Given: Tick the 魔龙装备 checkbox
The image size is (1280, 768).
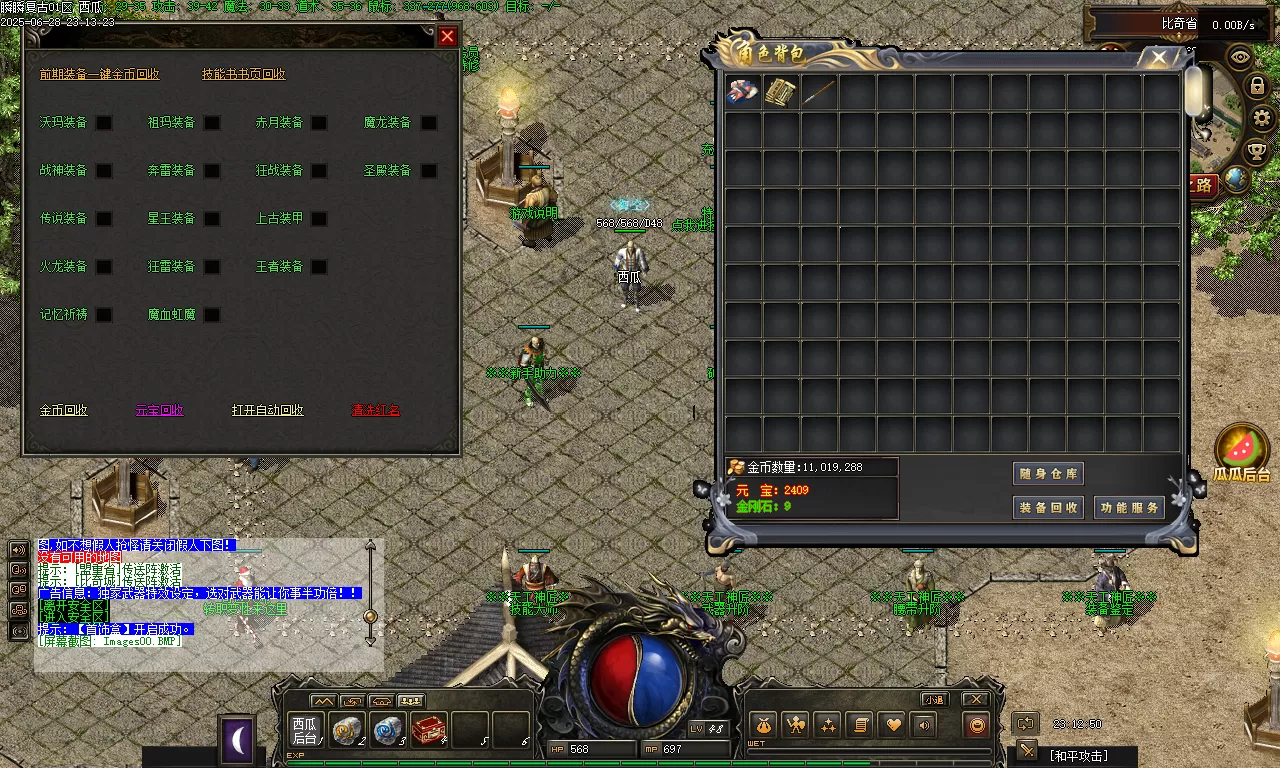Looking at the screenshot, I should (x=429, y=123).
